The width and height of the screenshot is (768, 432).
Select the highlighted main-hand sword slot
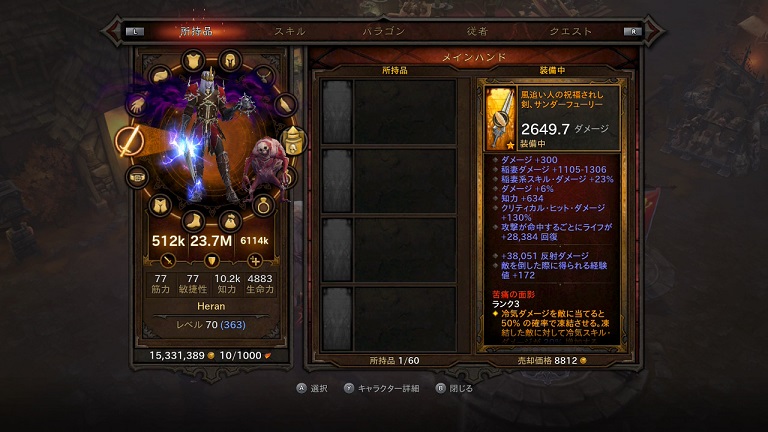(x=130, y=141)
